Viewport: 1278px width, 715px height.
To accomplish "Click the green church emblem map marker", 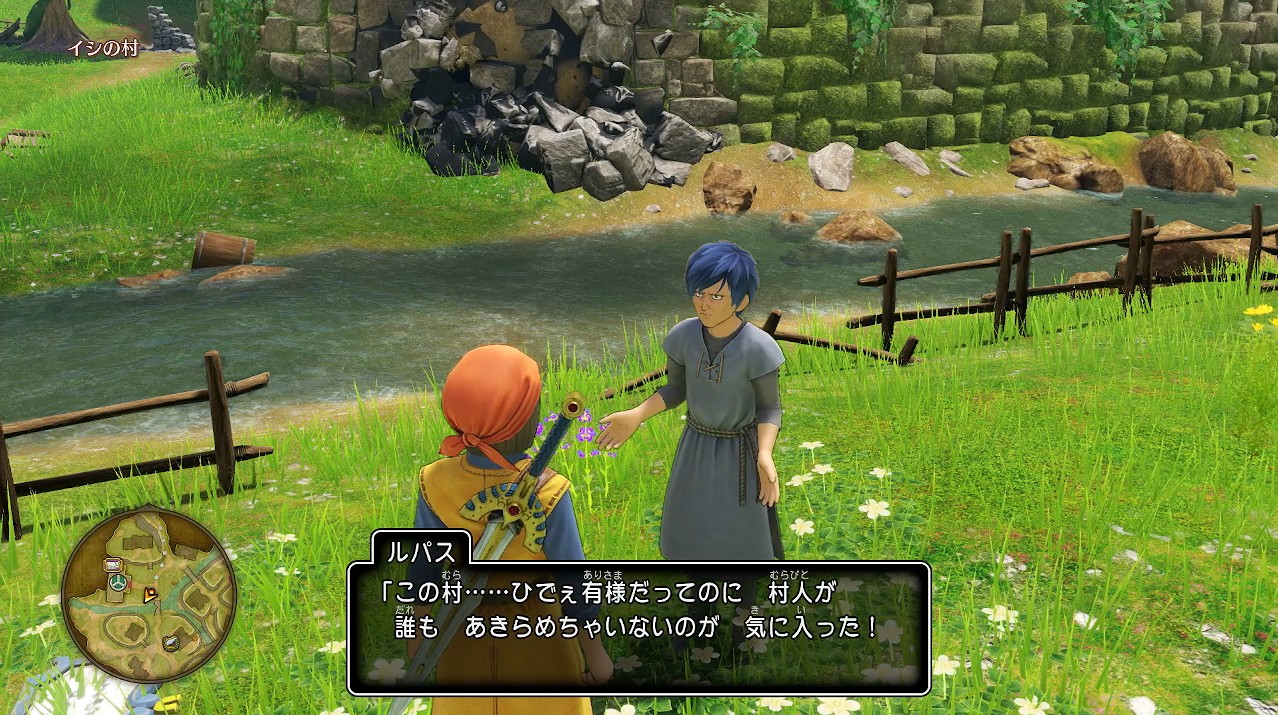I will coord(119,581).
